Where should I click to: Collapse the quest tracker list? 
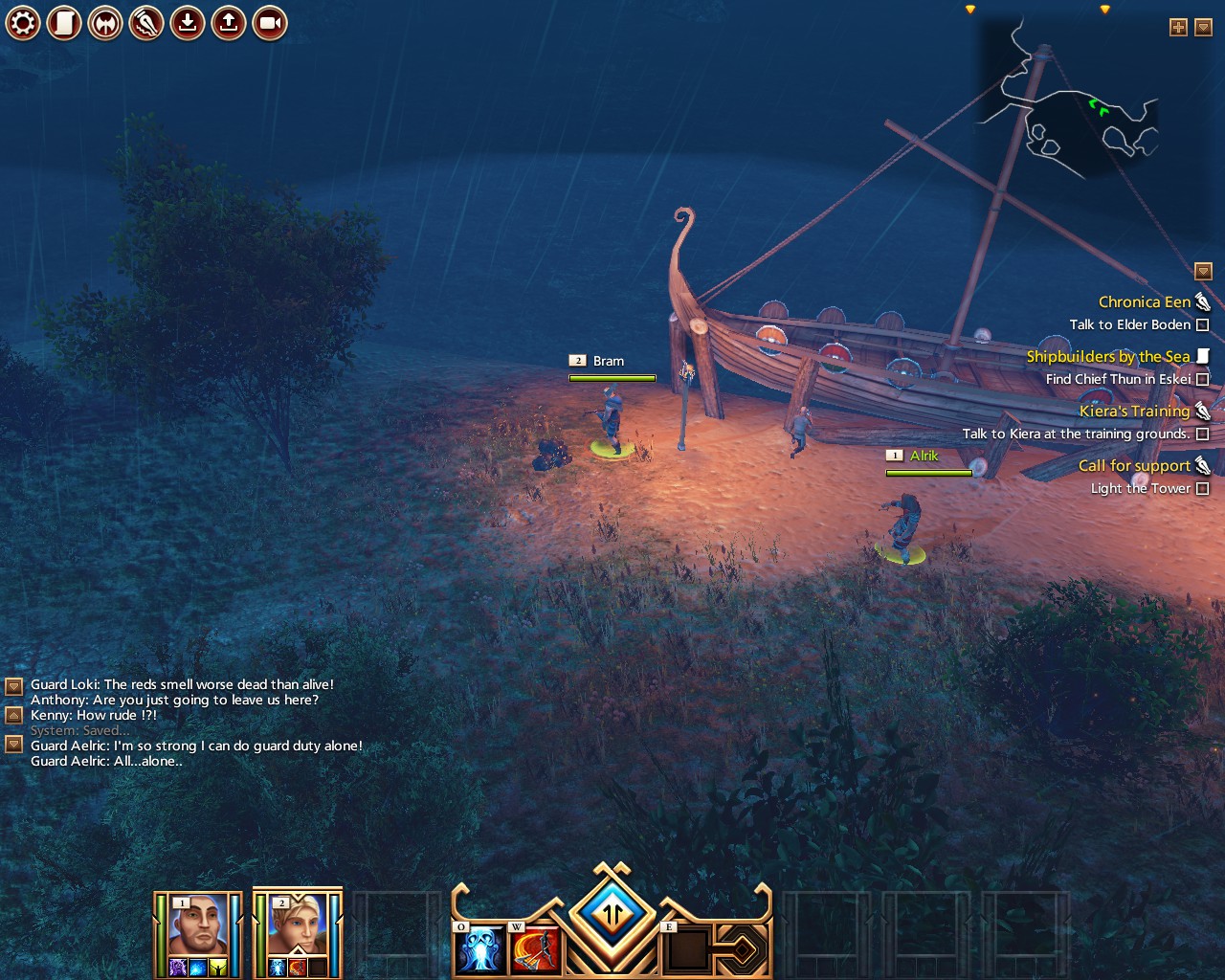[x=1204, y=272]
